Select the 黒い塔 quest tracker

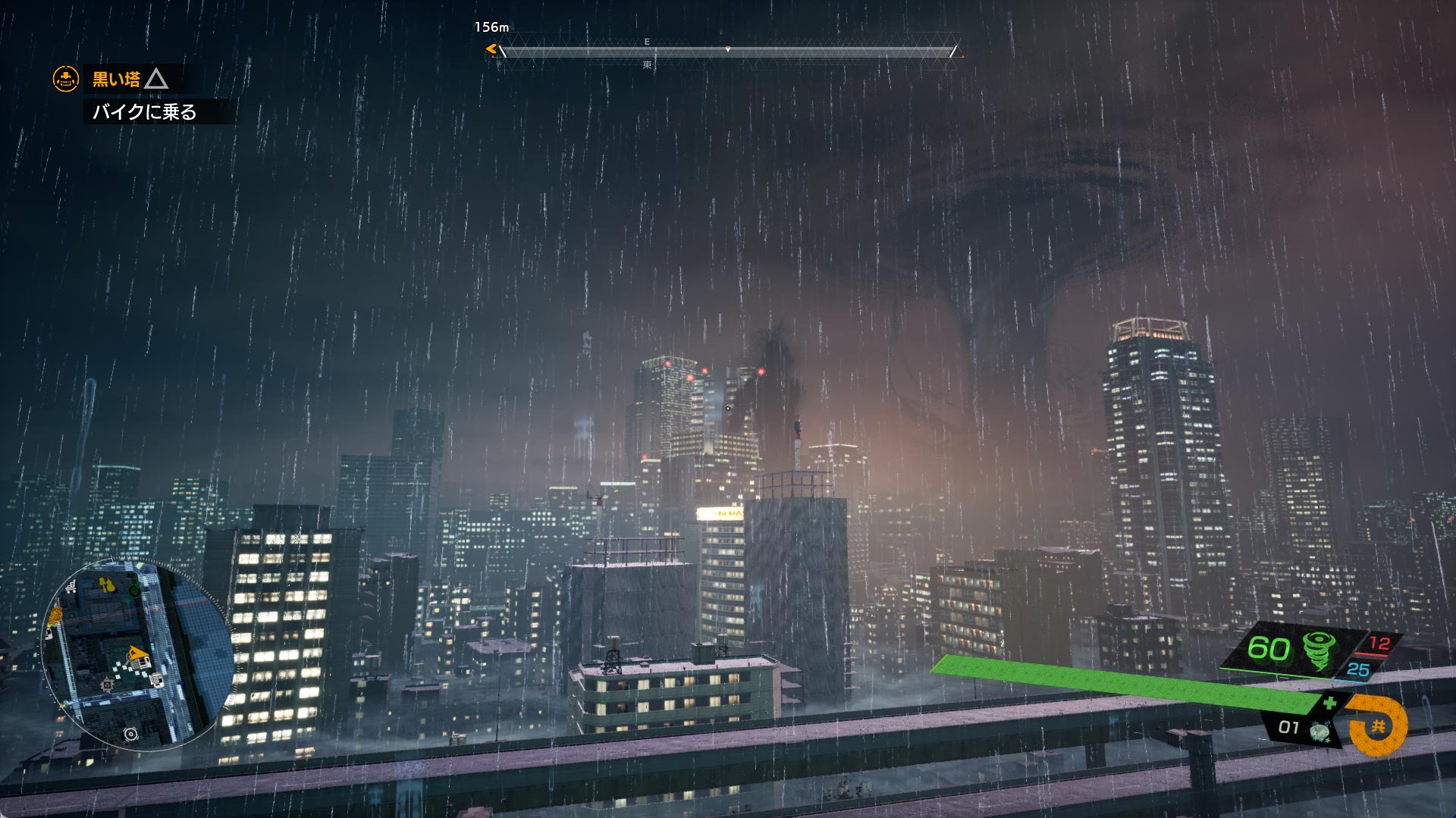(117, 79)
